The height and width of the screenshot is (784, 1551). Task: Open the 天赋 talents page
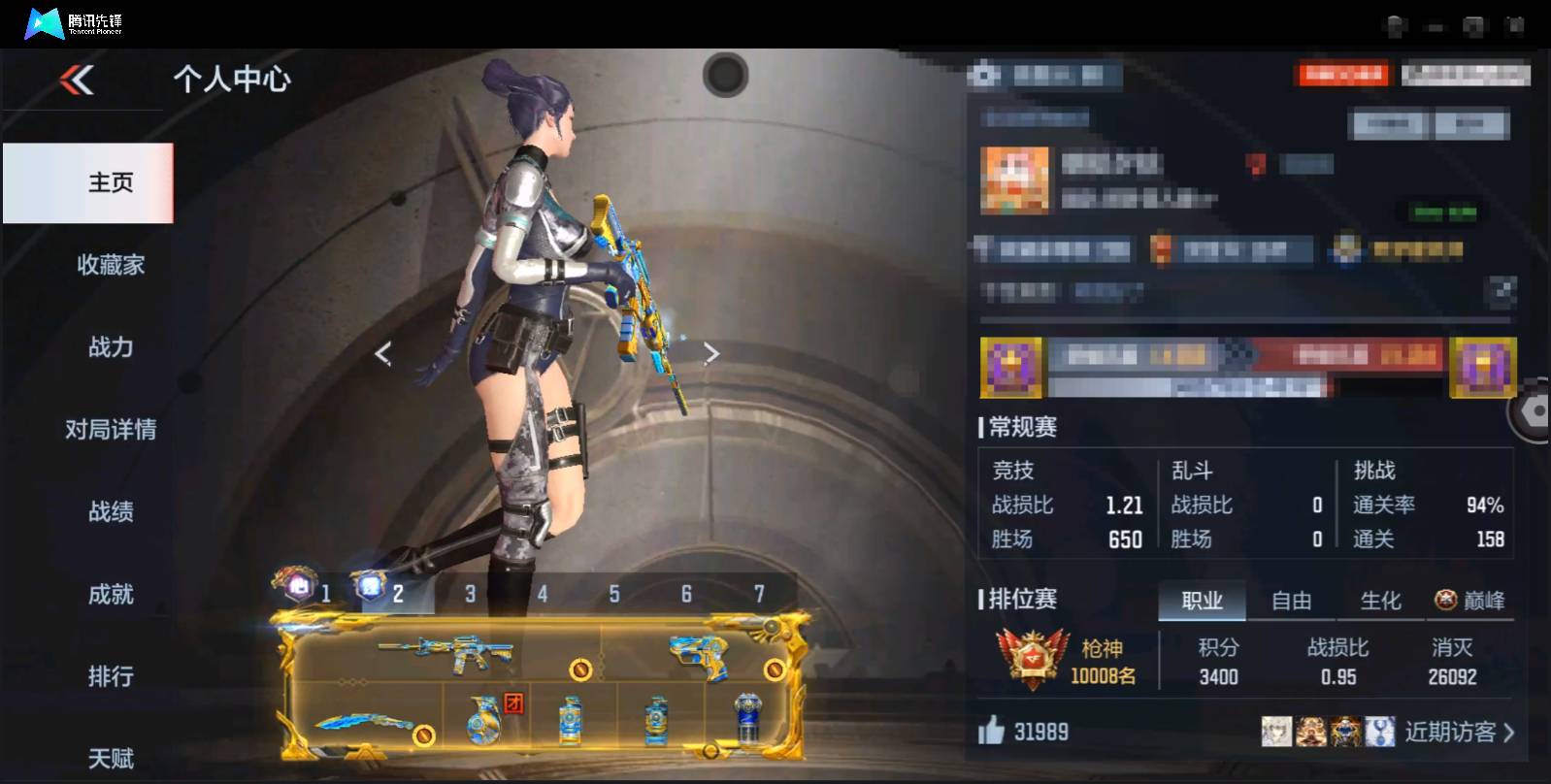(x=110, y=759)
